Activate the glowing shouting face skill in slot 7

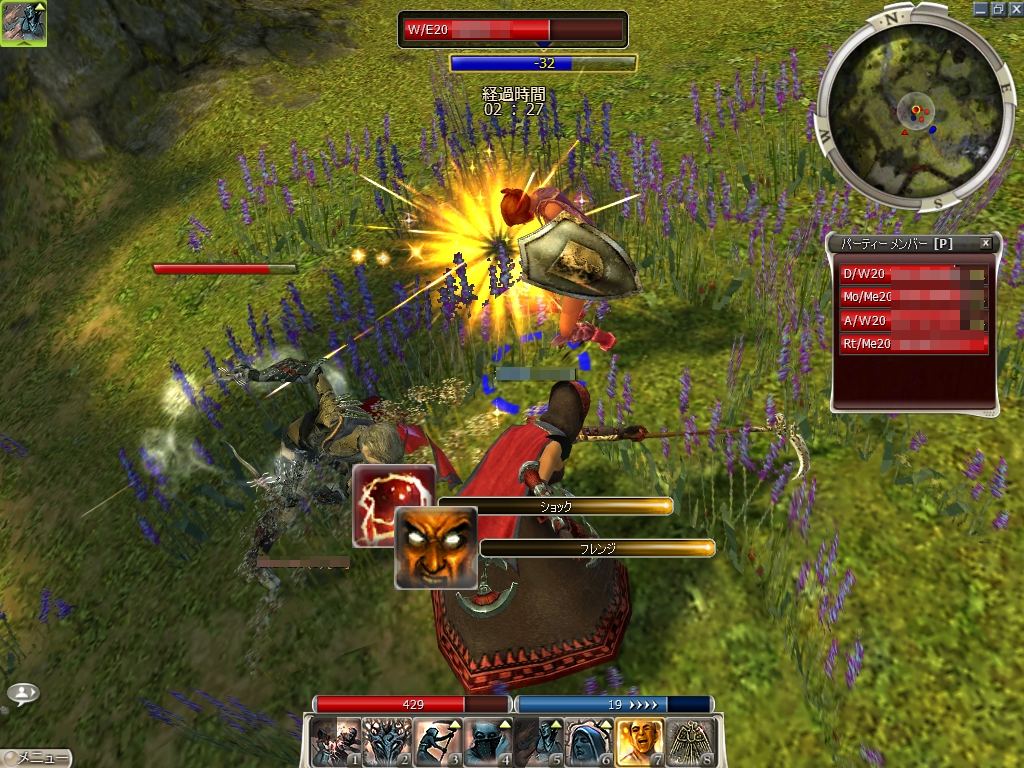640,741
